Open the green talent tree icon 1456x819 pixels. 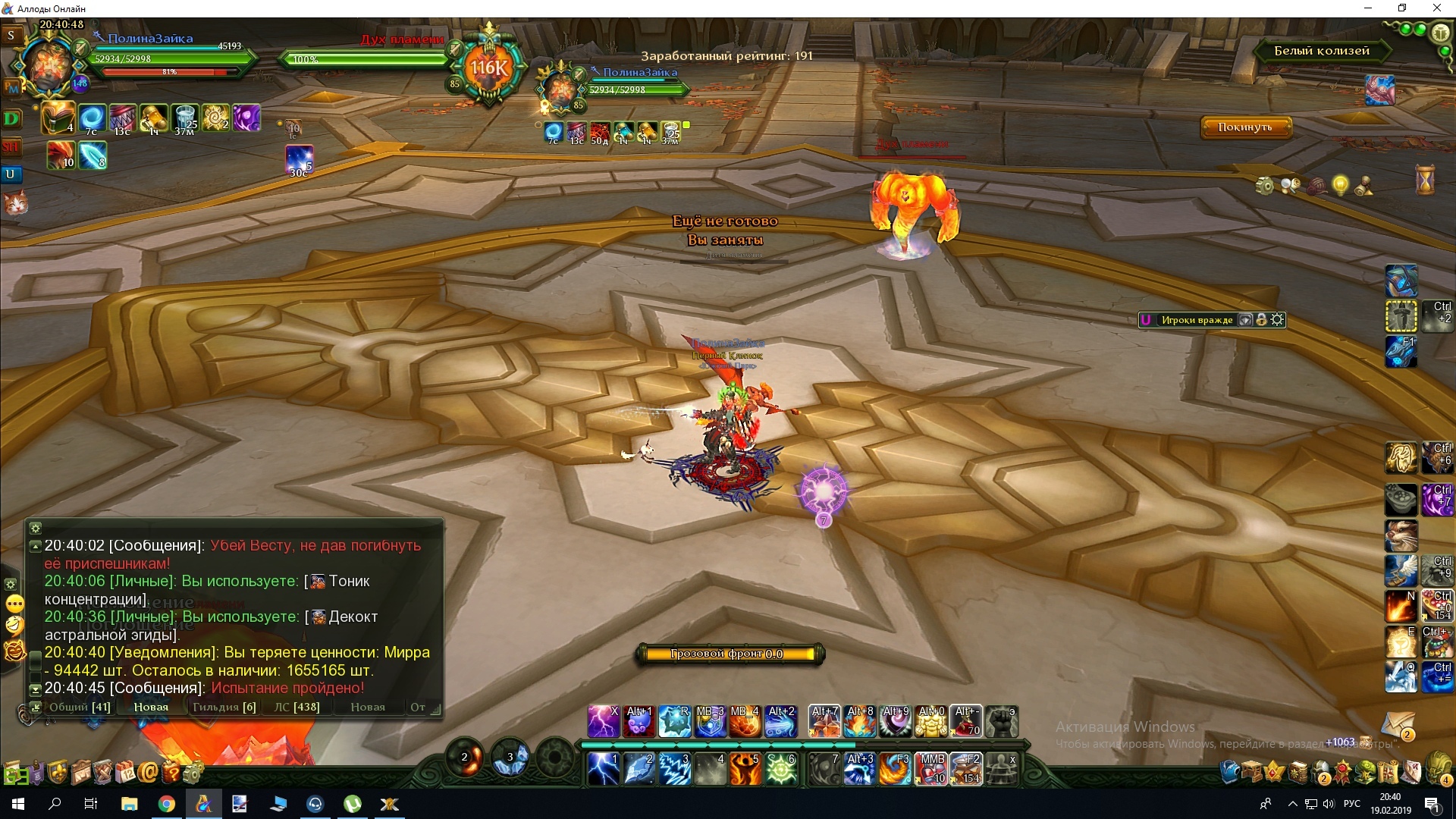point(1365,772)
